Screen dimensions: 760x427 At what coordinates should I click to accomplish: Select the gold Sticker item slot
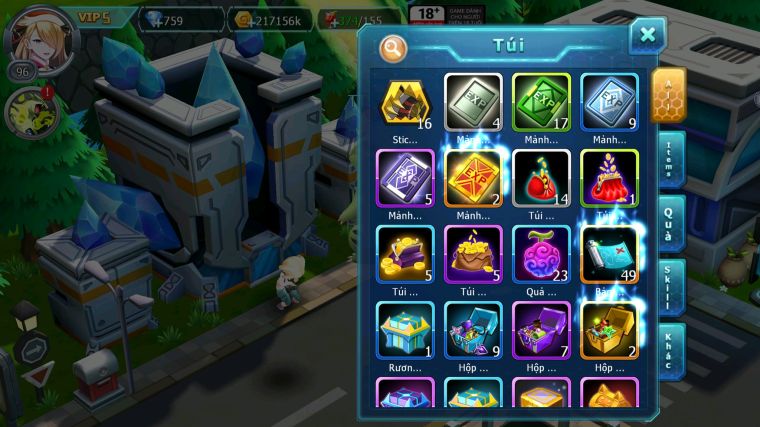coord(405,102)
